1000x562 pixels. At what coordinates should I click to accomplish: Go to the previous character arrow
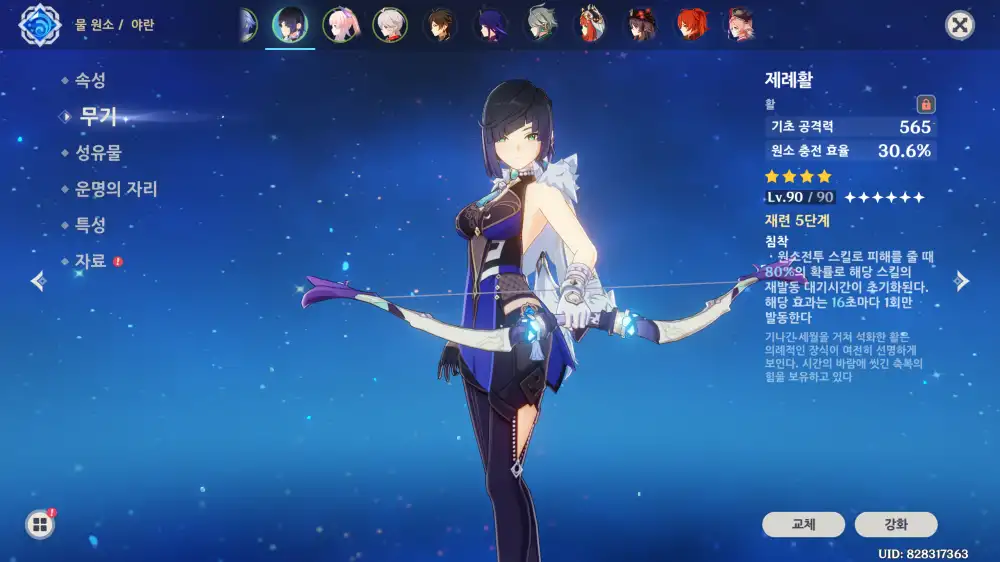click(x=38, y=281)
